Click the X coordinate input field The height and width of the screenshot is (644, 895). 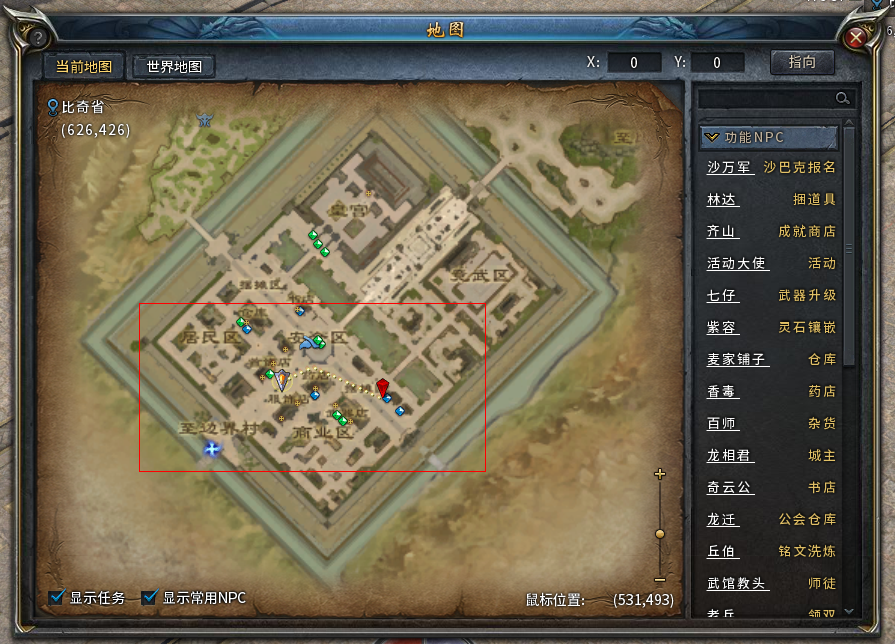click(634, 63)
